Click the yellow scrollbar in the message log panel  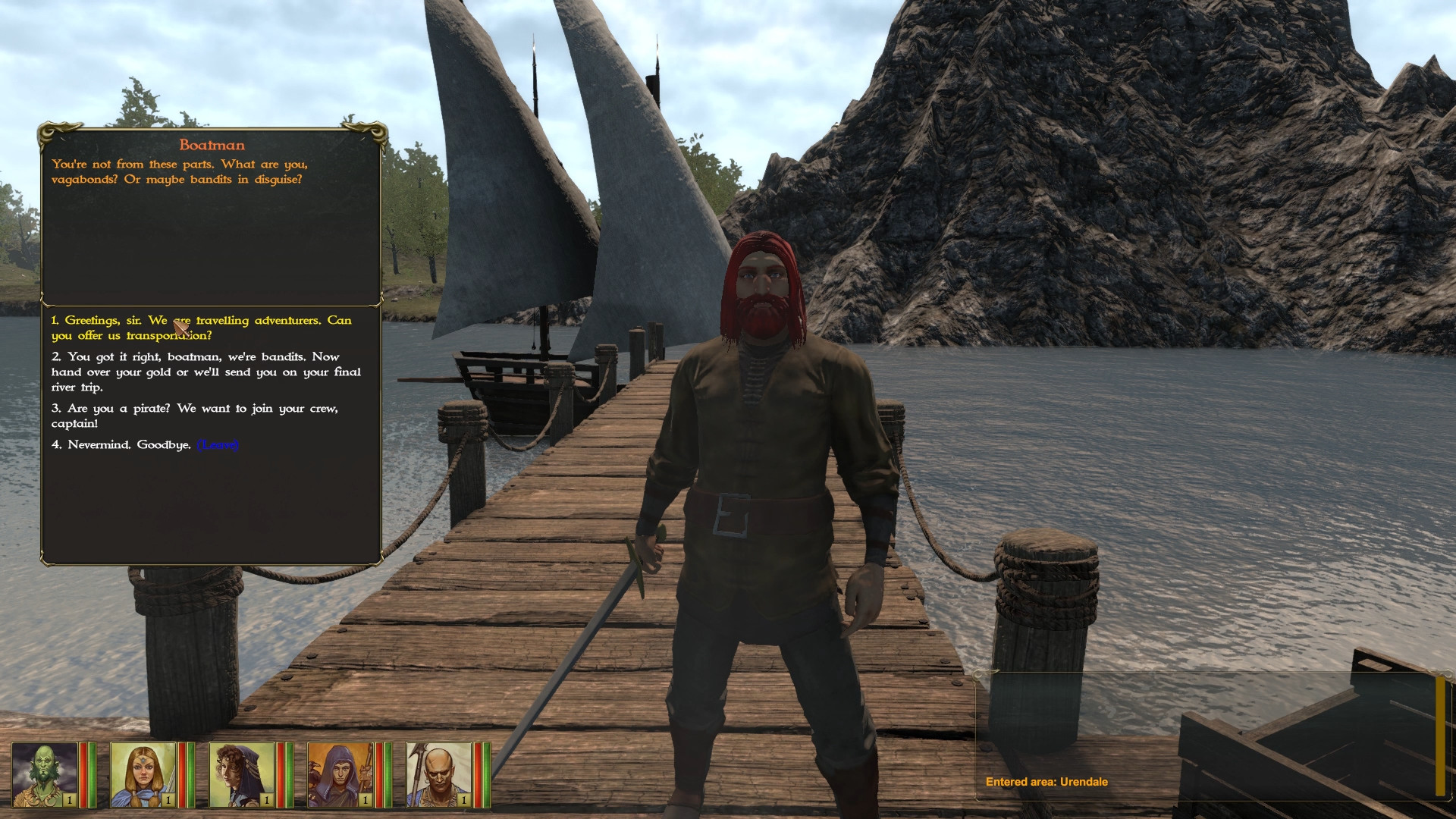1442,736
